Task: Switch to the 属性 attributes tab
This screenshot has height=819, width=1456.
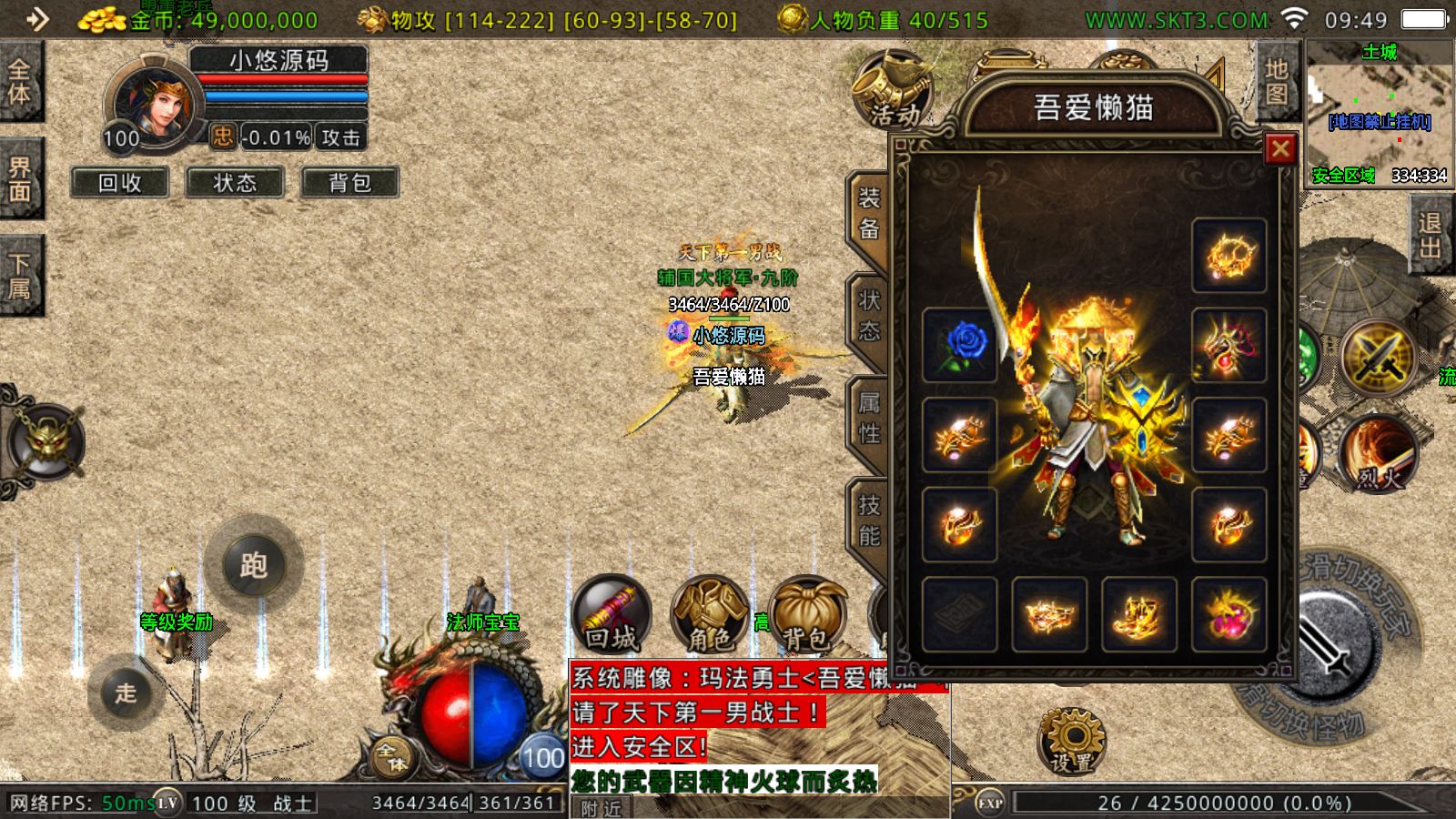Action: [x=869, y=417]
